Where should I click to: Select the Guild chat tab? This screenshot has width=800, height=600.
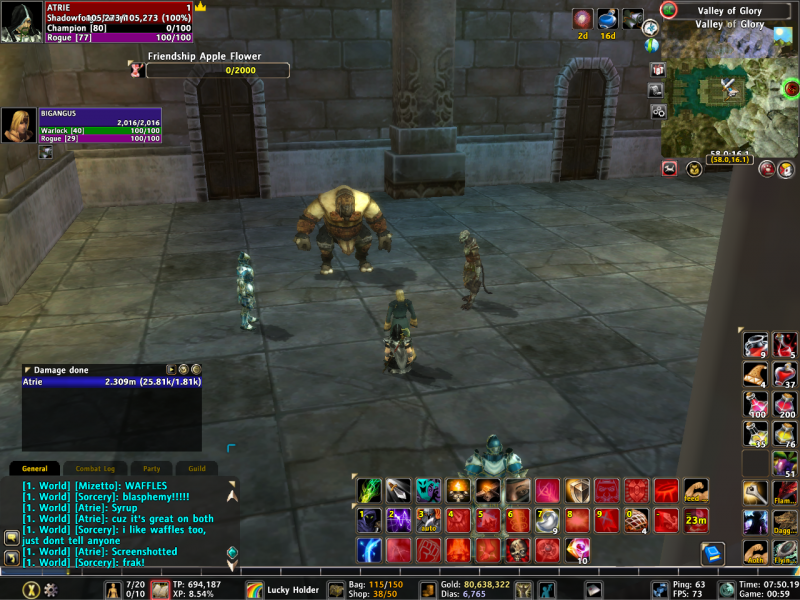tap(197, 468)
